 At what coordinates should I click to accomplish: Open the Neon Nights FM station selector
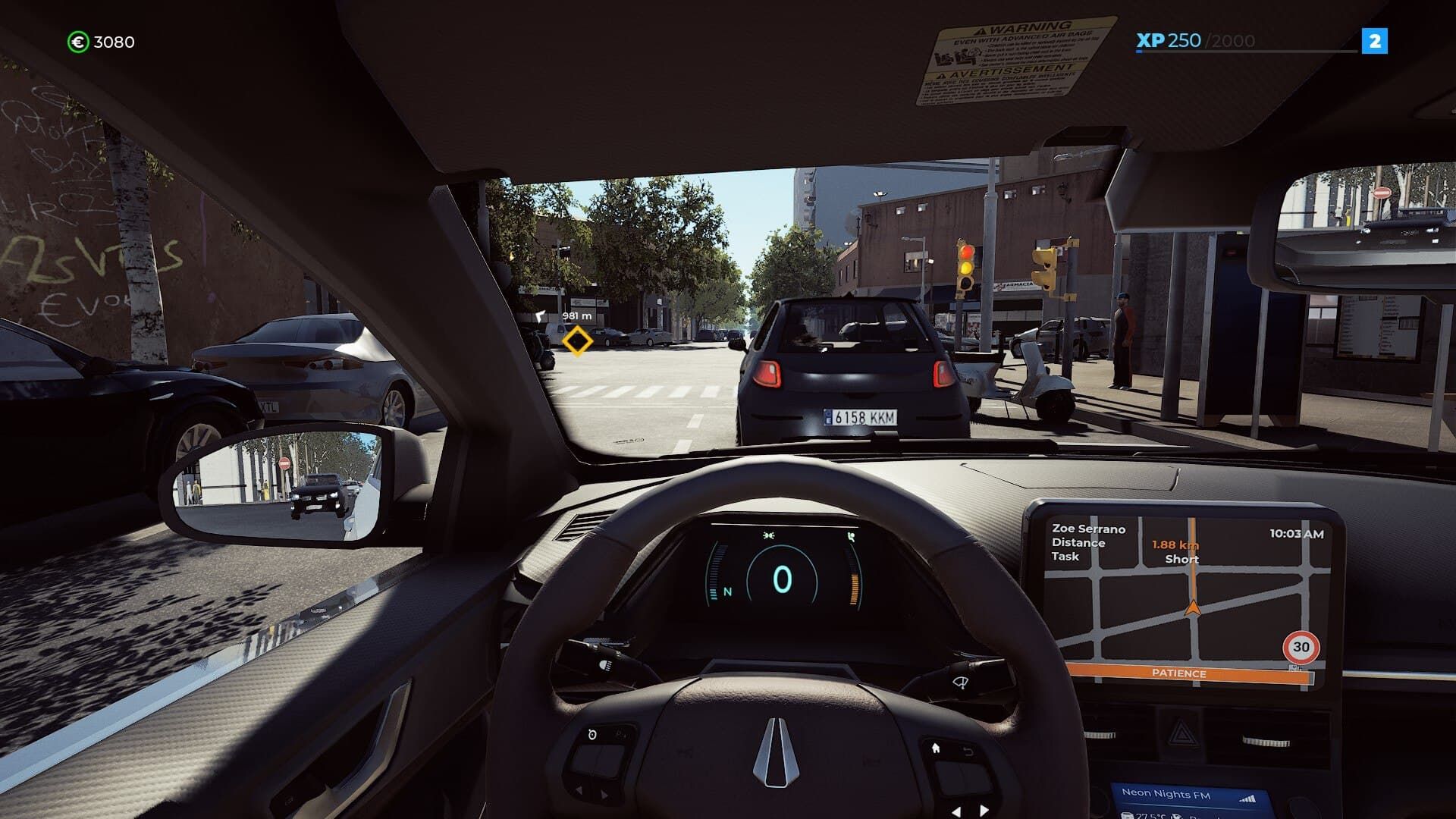point(1166,794)
